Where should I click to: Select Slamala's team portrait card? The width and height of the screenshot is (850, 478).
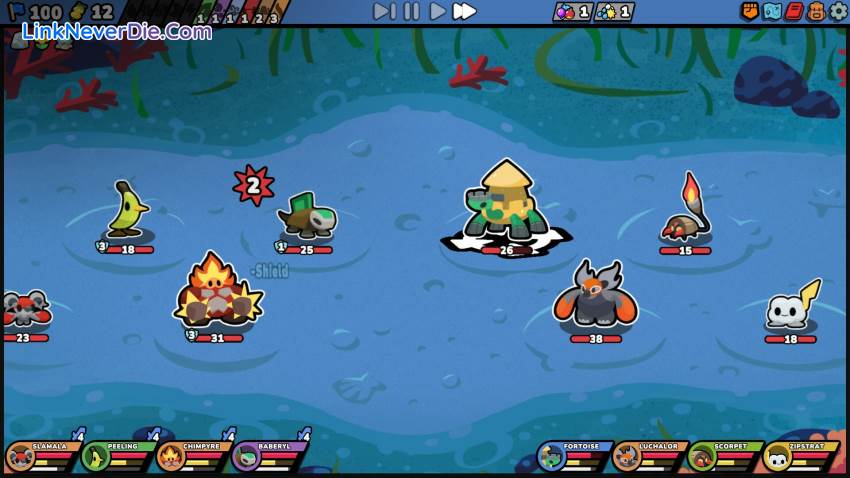point(42,457)
